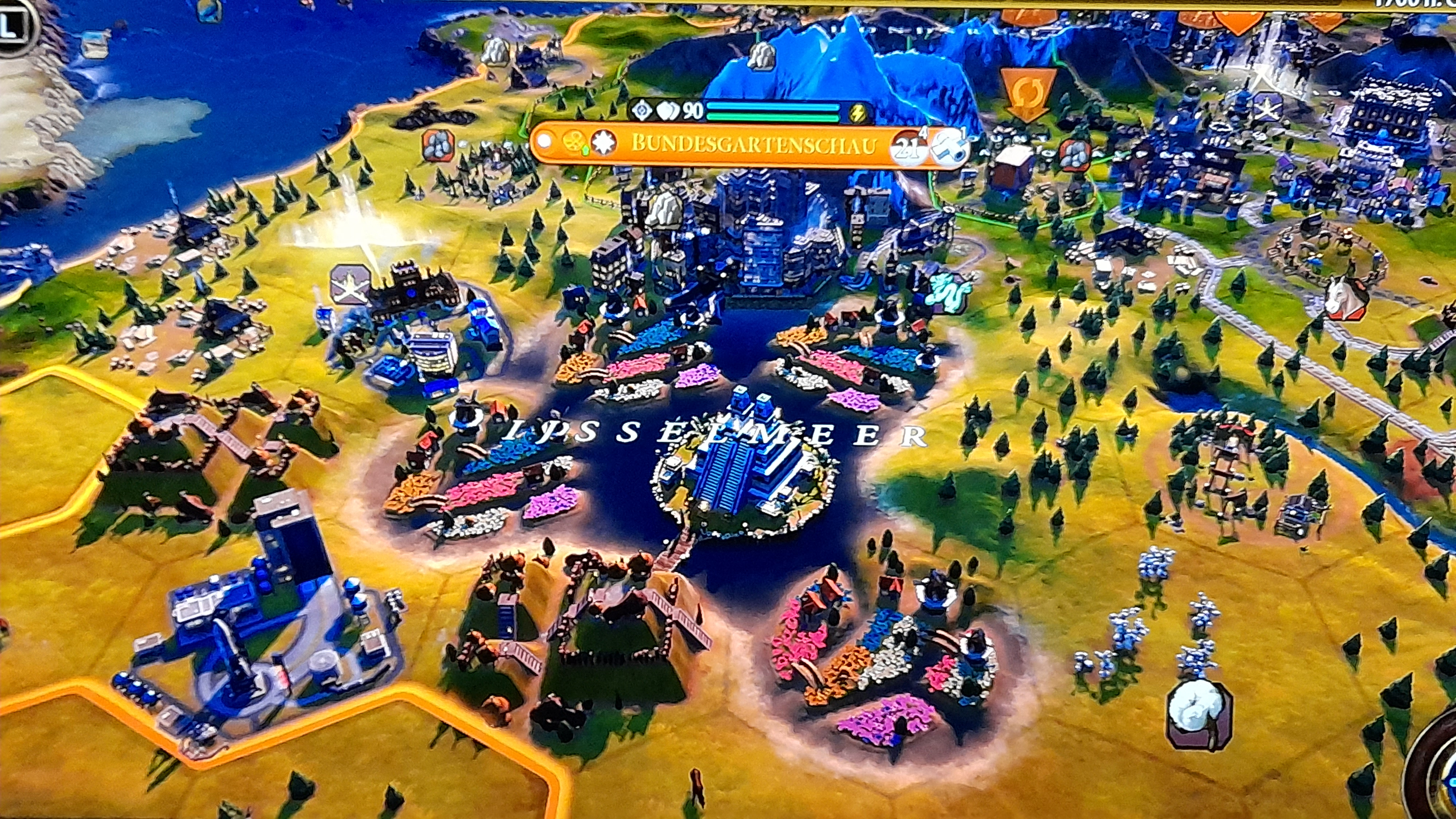1456x819 pixels.
Task: Select the white star religion icon on banner
Action: (x=603, y=142)
